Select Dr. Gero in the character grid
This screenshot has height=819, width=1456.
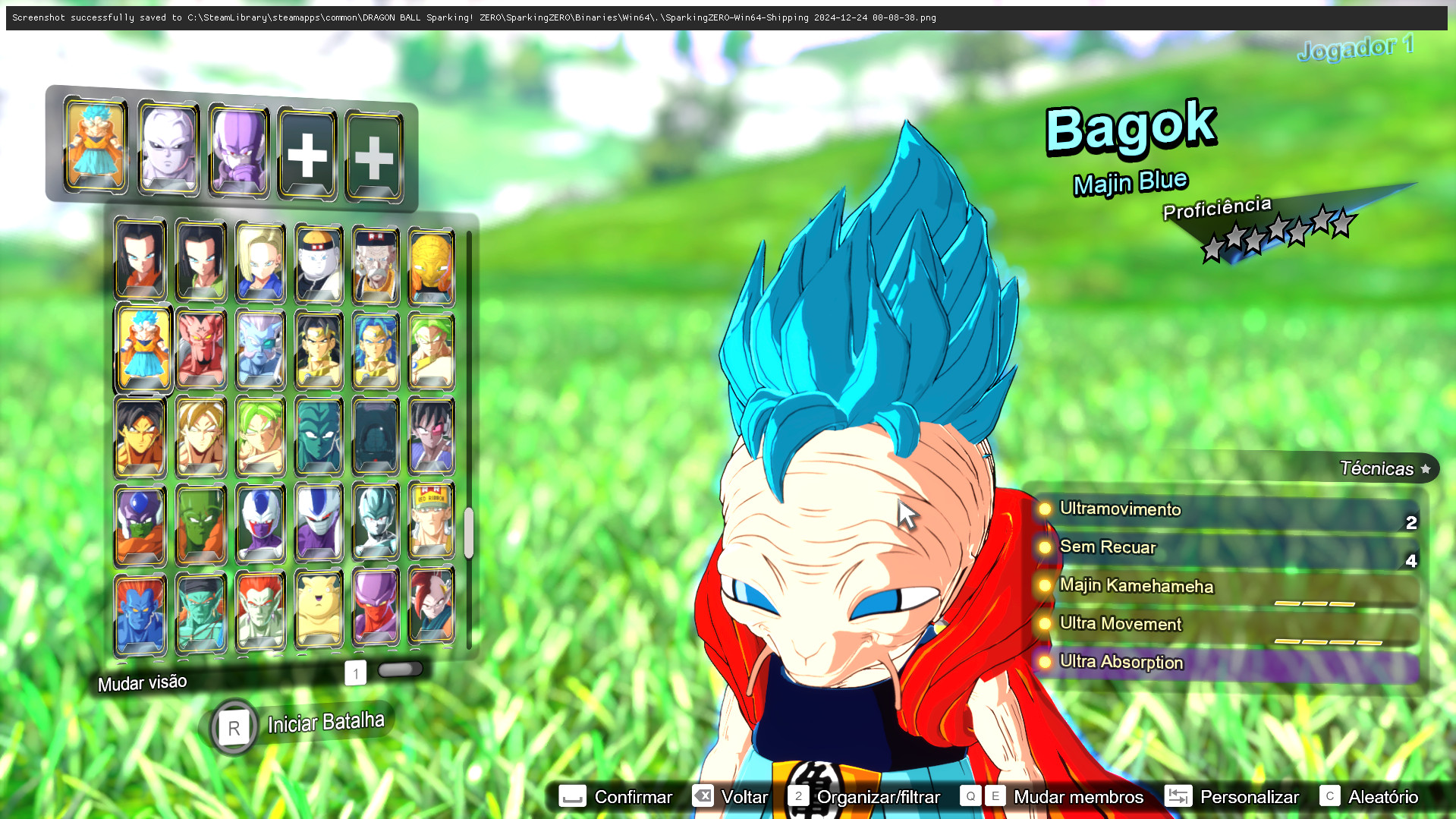375,262
